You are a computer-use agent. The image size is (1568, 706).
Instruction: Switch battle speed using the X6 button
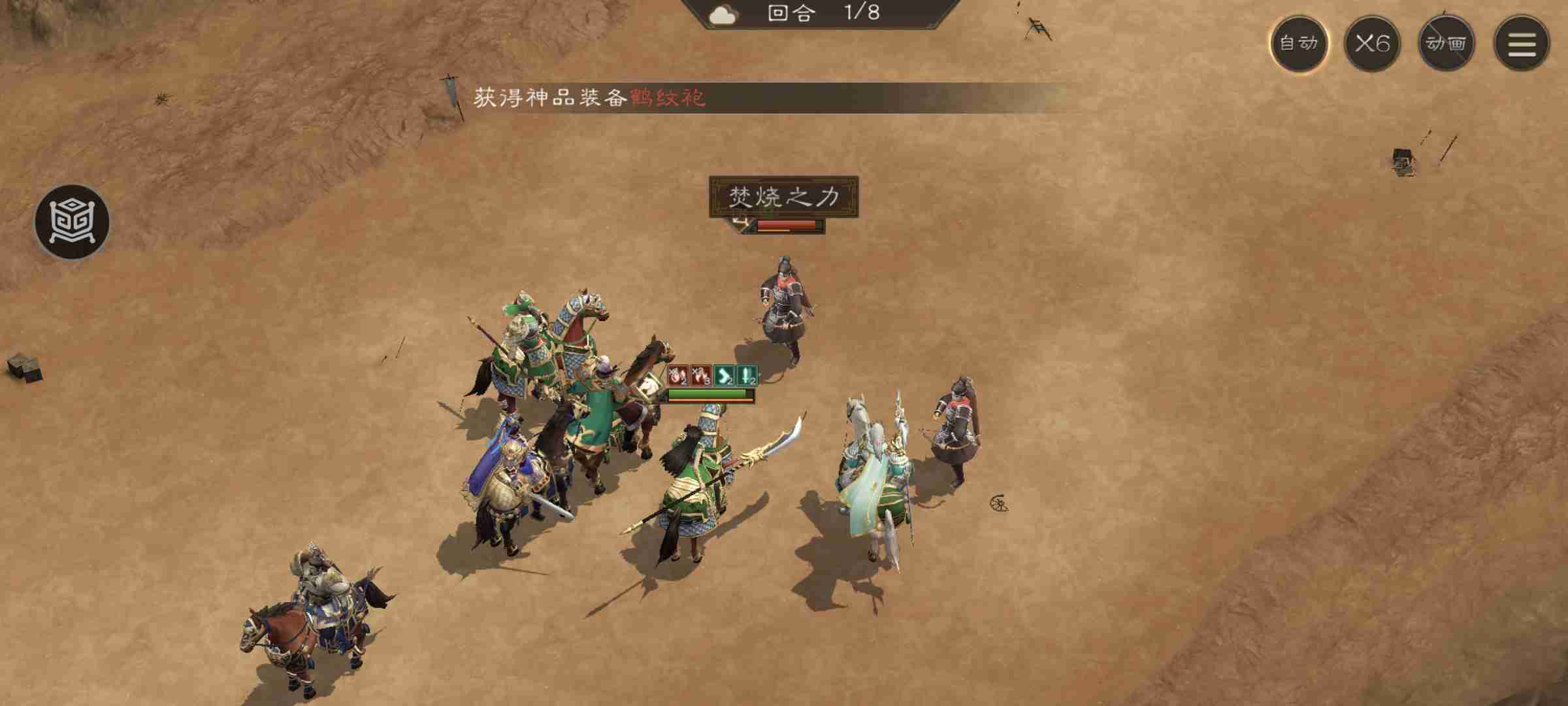coord(1373,44)
